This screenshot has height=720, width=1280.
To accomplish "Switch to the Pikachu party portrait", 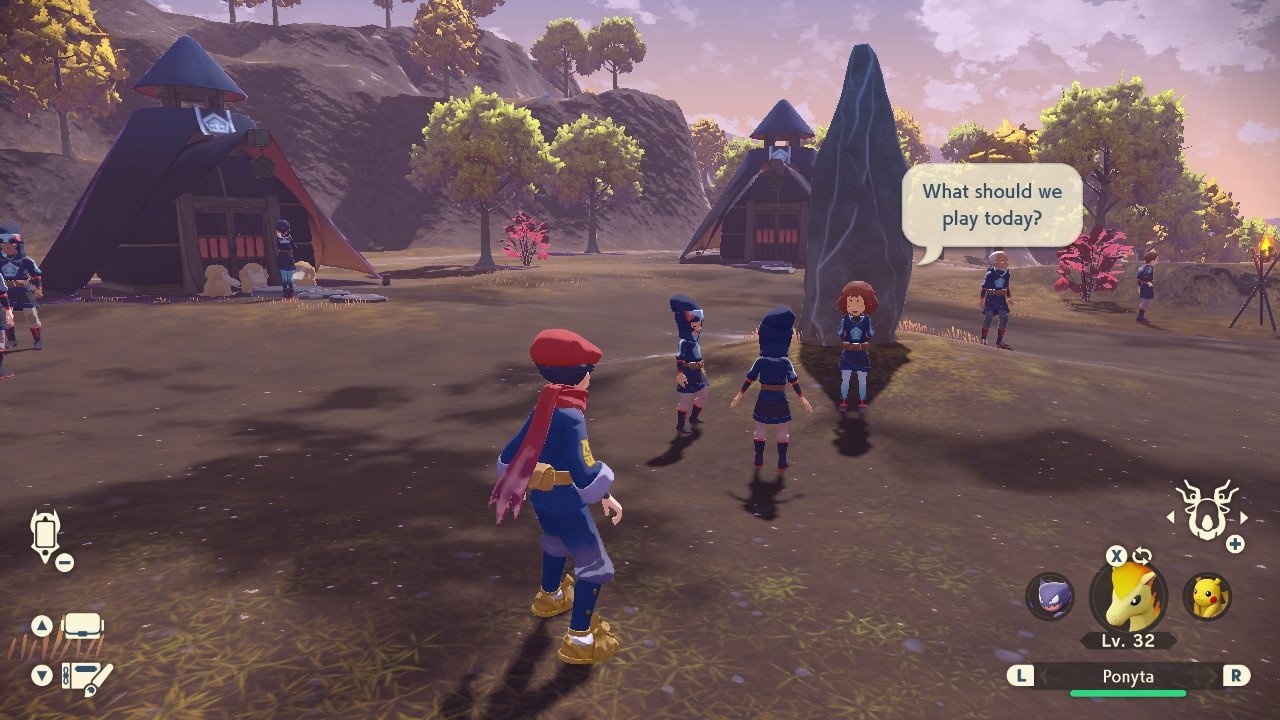I will [x=1207, y=596].
